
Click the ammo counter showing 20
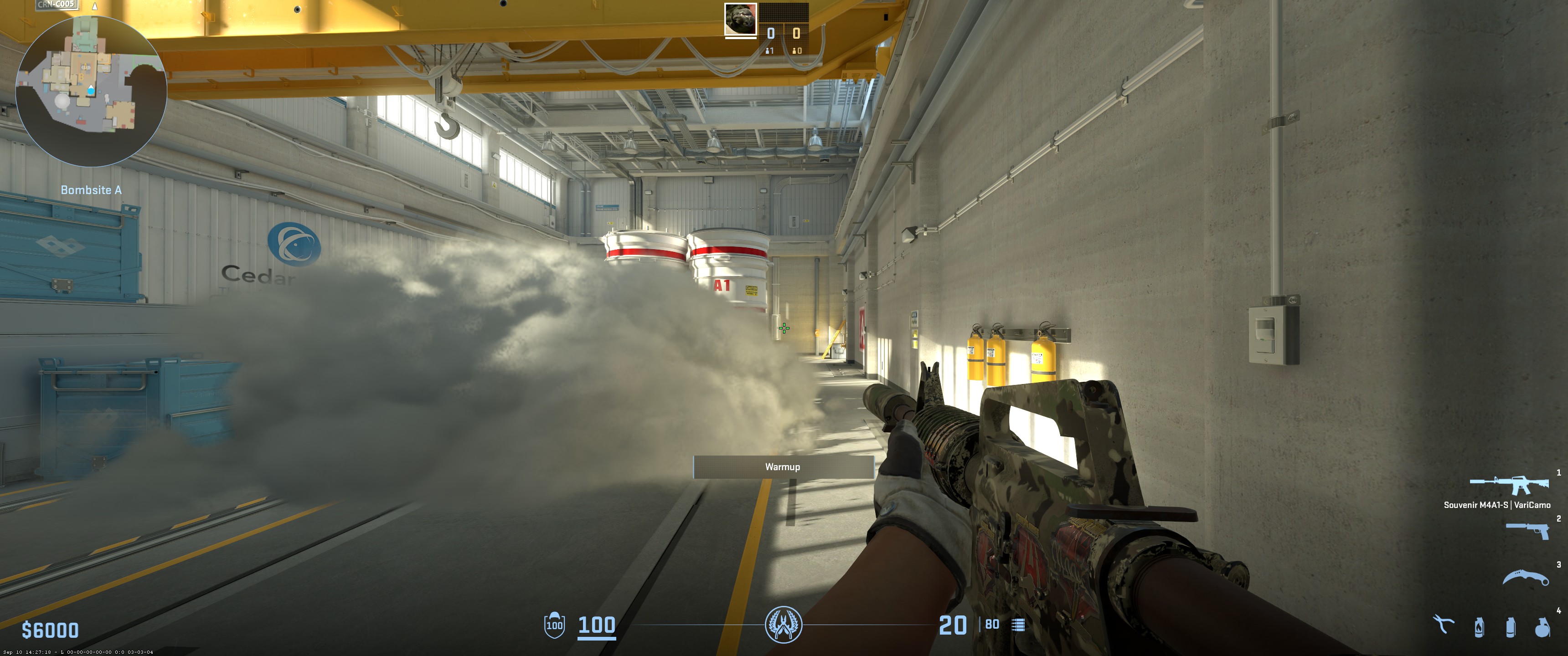click(x=953, y=625)
